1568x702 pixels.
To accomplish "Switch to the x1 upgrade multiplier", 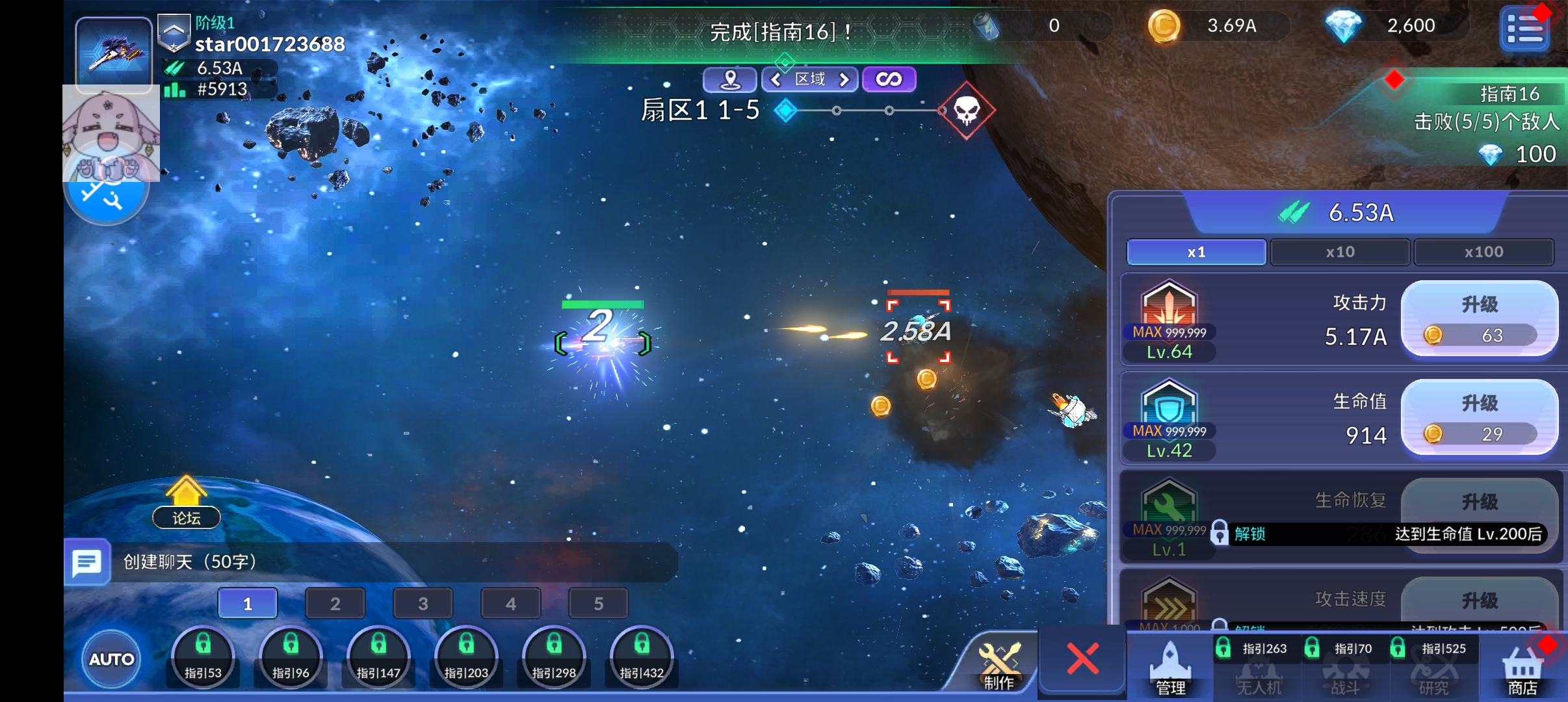I will pos(1196,252).
